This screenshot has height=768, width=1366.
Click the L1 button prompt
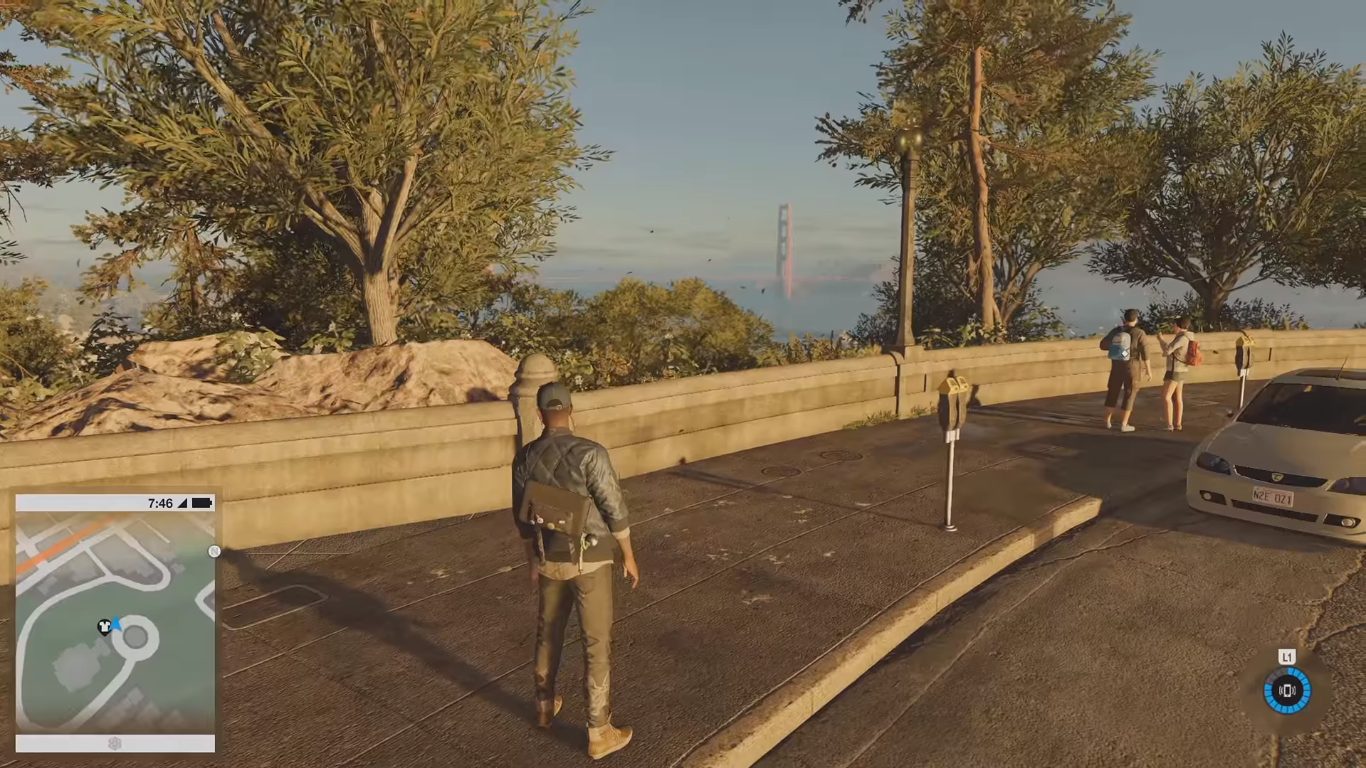pyautogui.click(x=1287, y=657)
